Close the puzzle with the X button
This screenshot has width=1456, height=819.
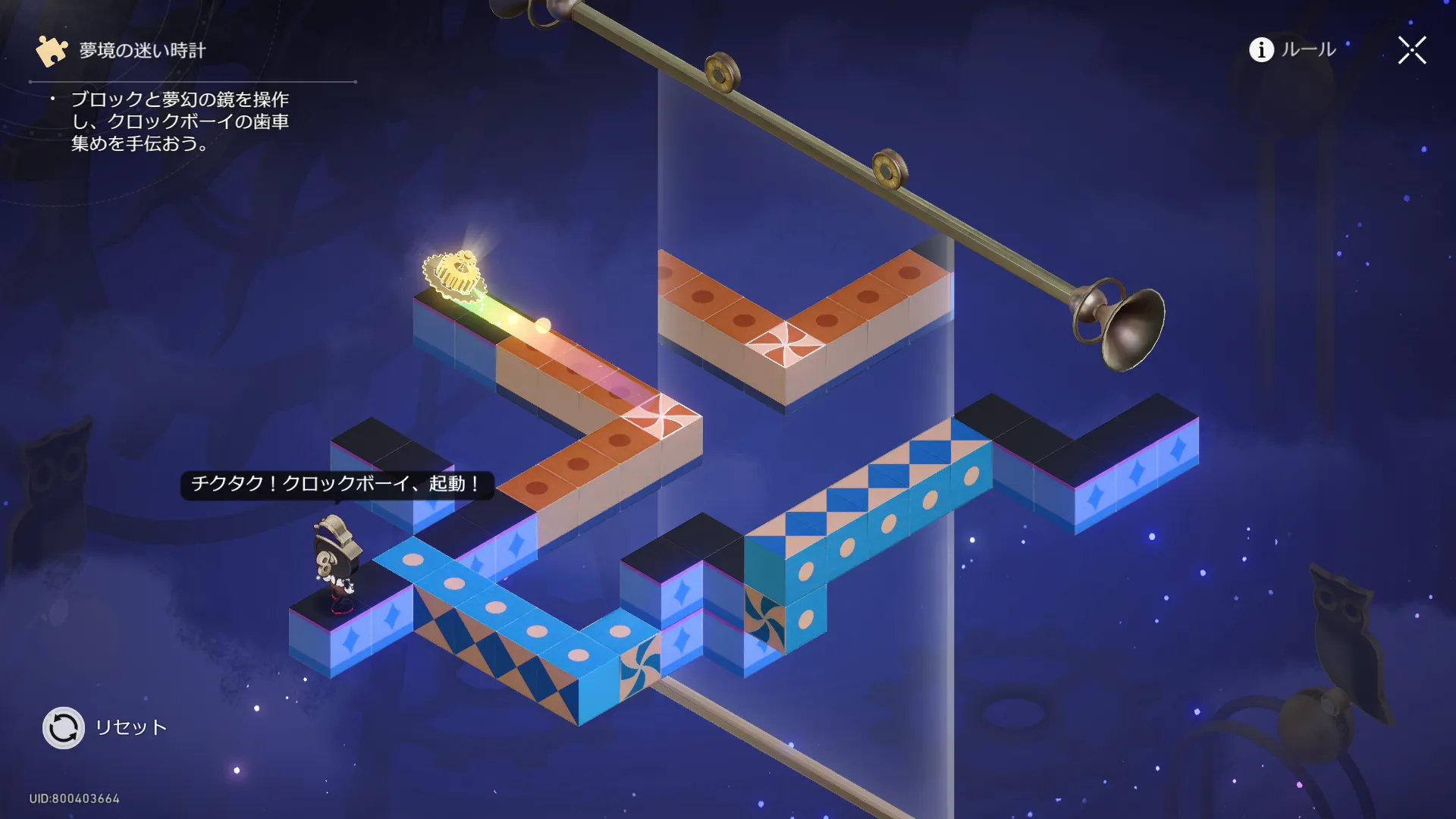pyautogui.click(x=1412, y=50)
